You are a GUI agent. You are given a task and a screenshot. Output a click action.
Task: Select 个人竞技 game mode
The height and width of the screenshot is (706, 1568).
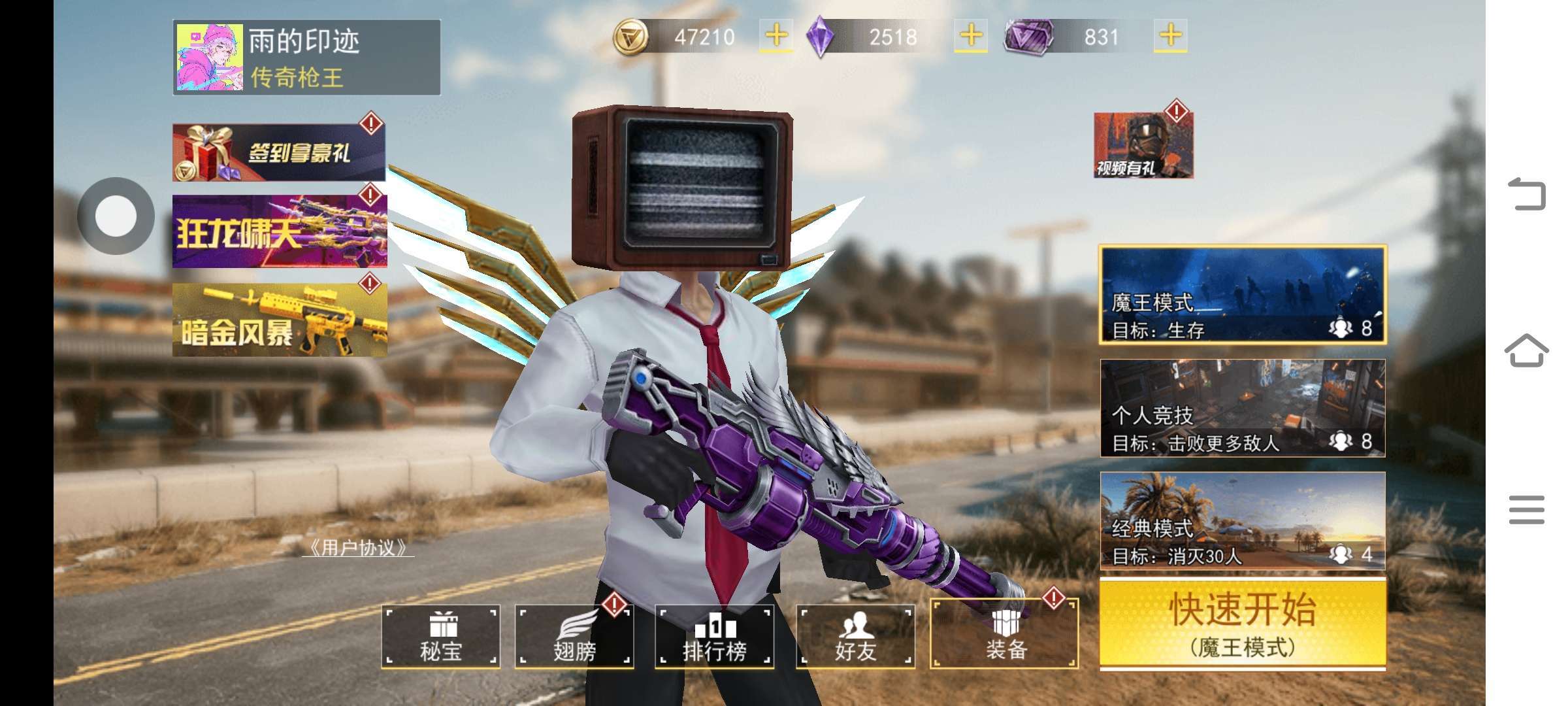[x=1243, y=408]
